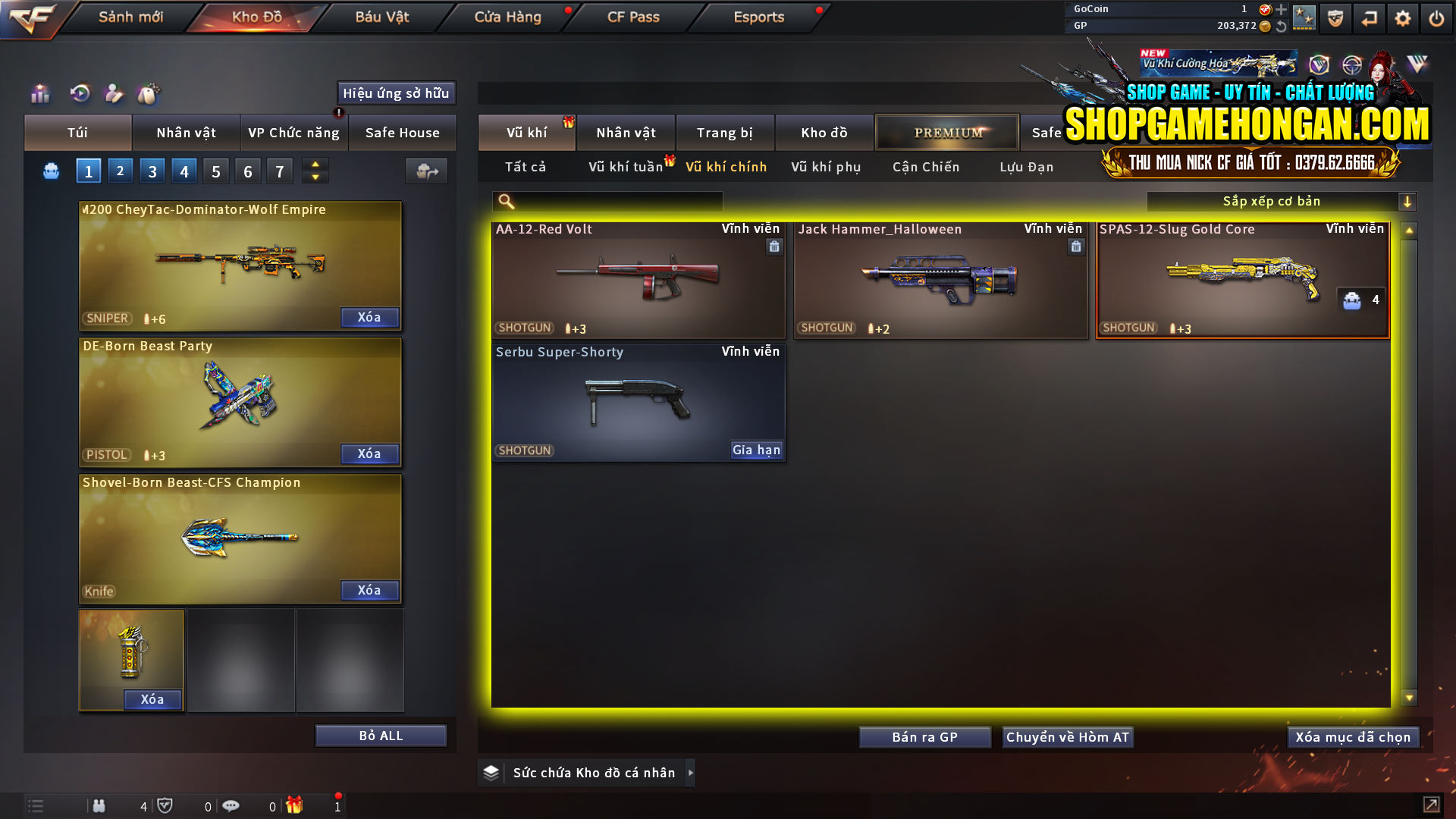Open the Cửa Hàng menu

pyautogui.click(x=507, y=17)
